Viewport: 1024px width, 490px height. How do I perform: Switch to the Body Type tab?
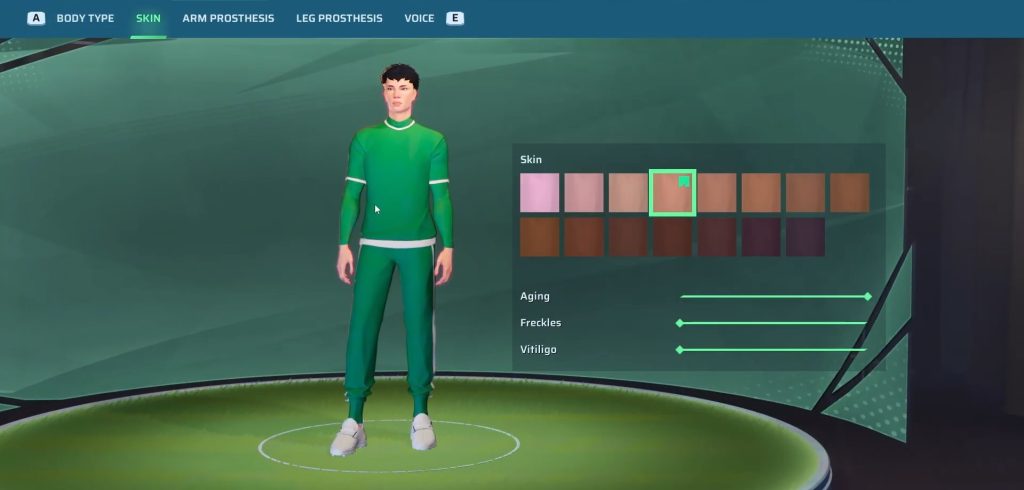pyautogui.click(x=85, y=18)
